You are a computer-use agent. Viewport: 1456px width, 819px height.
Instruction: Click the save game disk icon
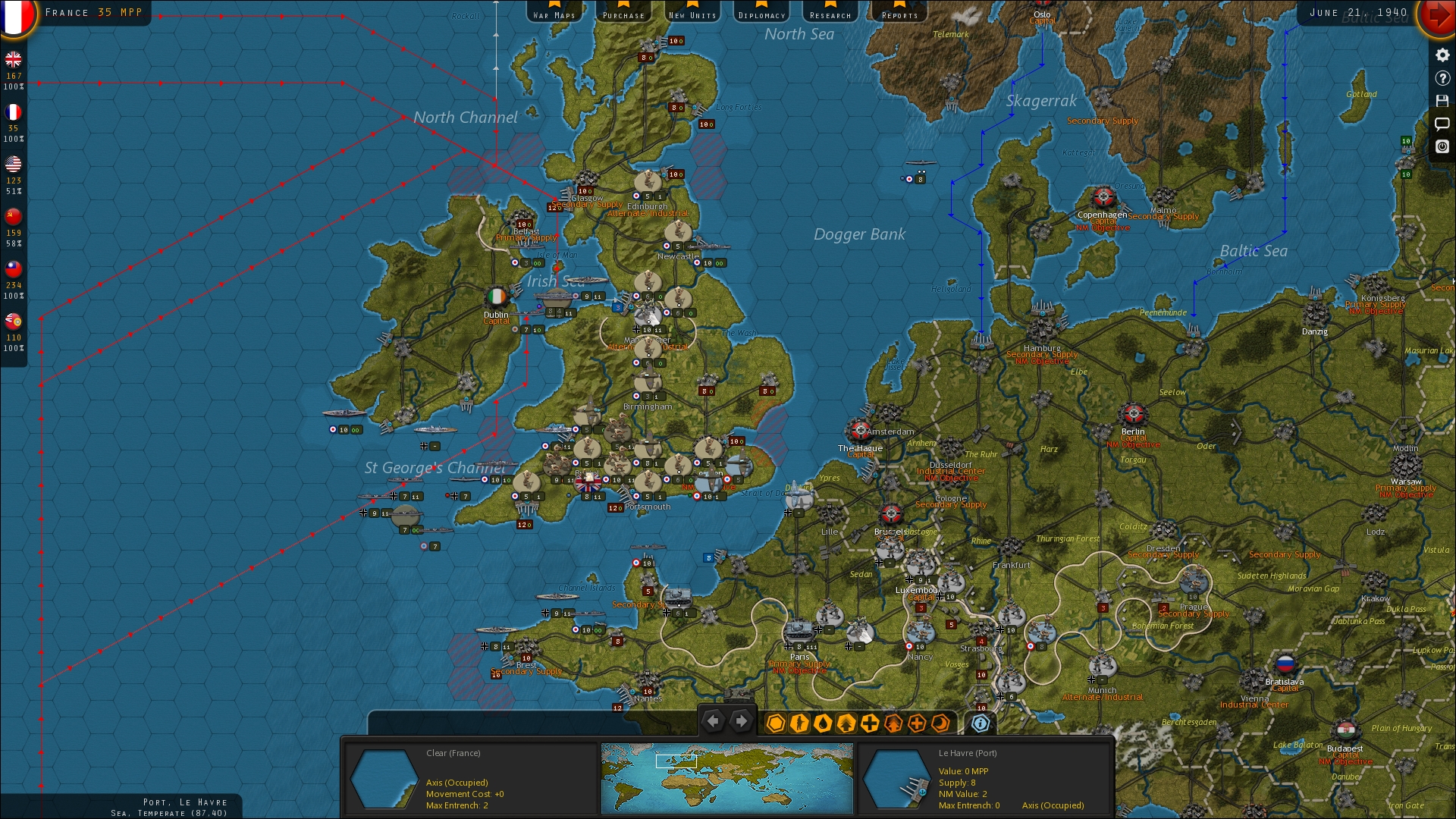pos(1442,101)
